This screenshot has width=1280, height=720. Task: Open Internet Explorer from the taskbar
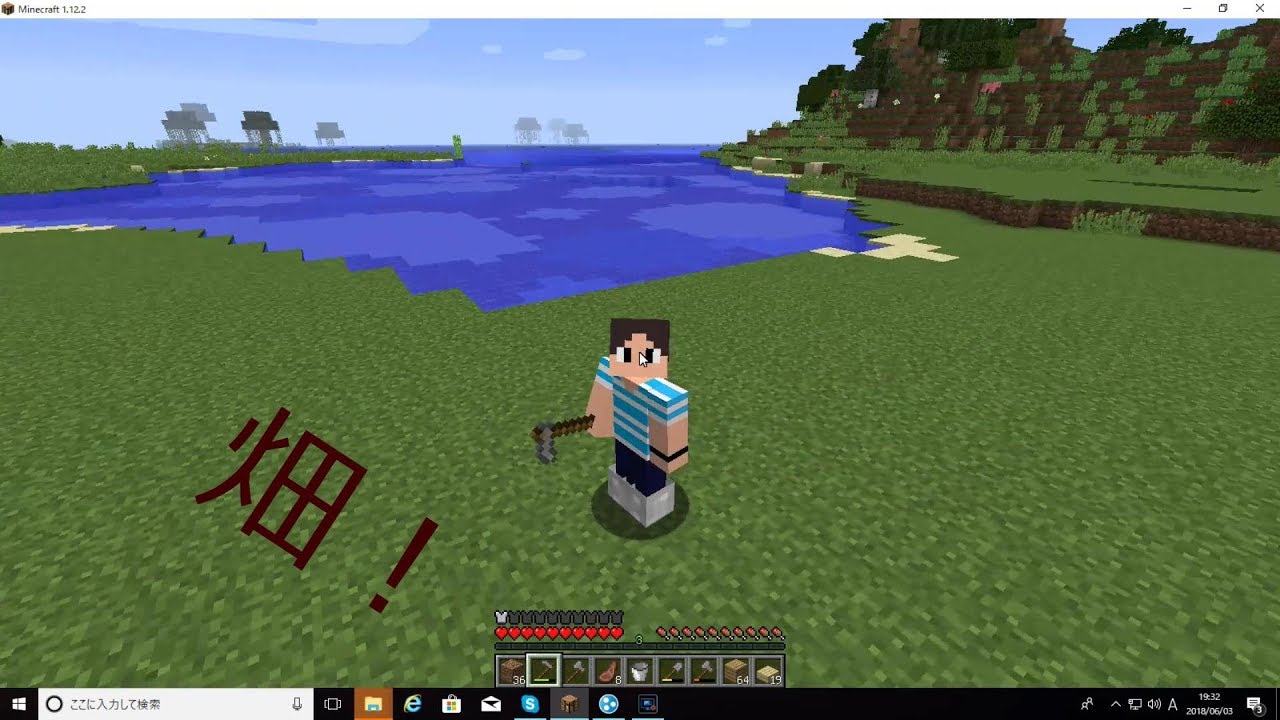point(412,706)
